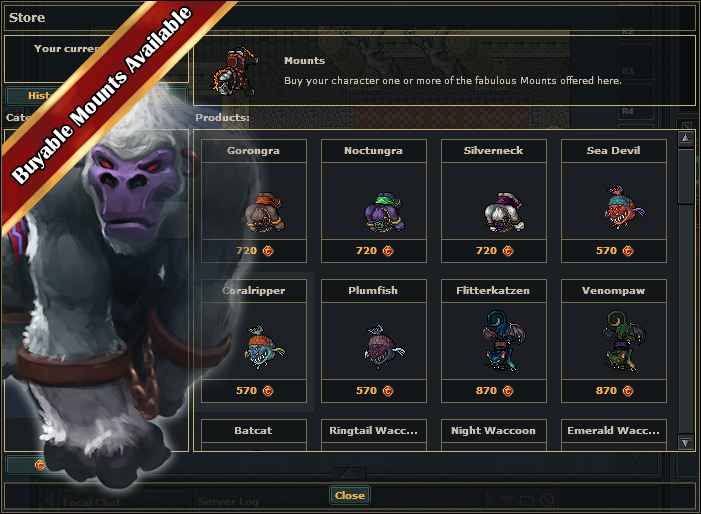The image size is (701, 514).
Task: Click the product list scroll-up arrow
Action: coord(685,138)
